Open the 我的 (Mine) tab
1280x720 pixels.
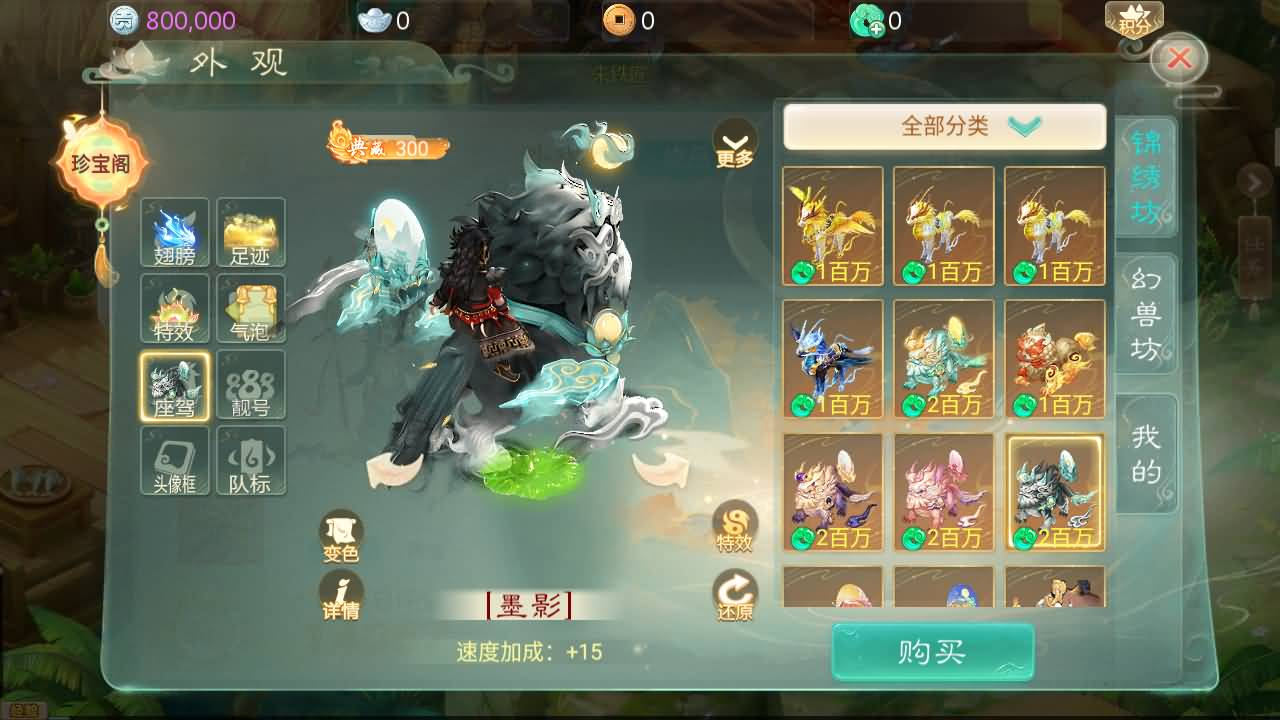coord(1146,453)
